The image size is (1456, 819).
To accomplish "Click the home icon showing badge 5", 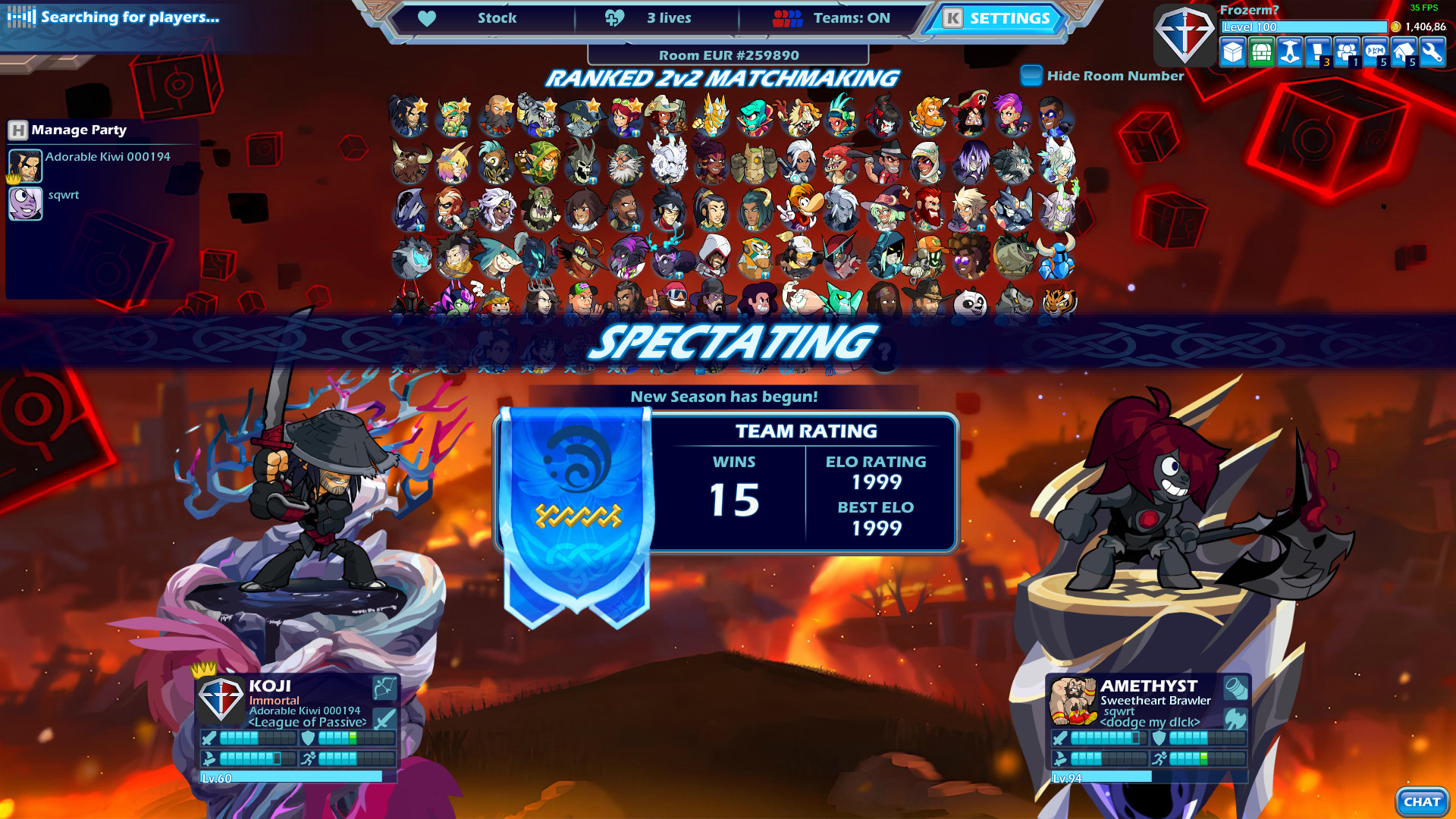I will 1404,52.
